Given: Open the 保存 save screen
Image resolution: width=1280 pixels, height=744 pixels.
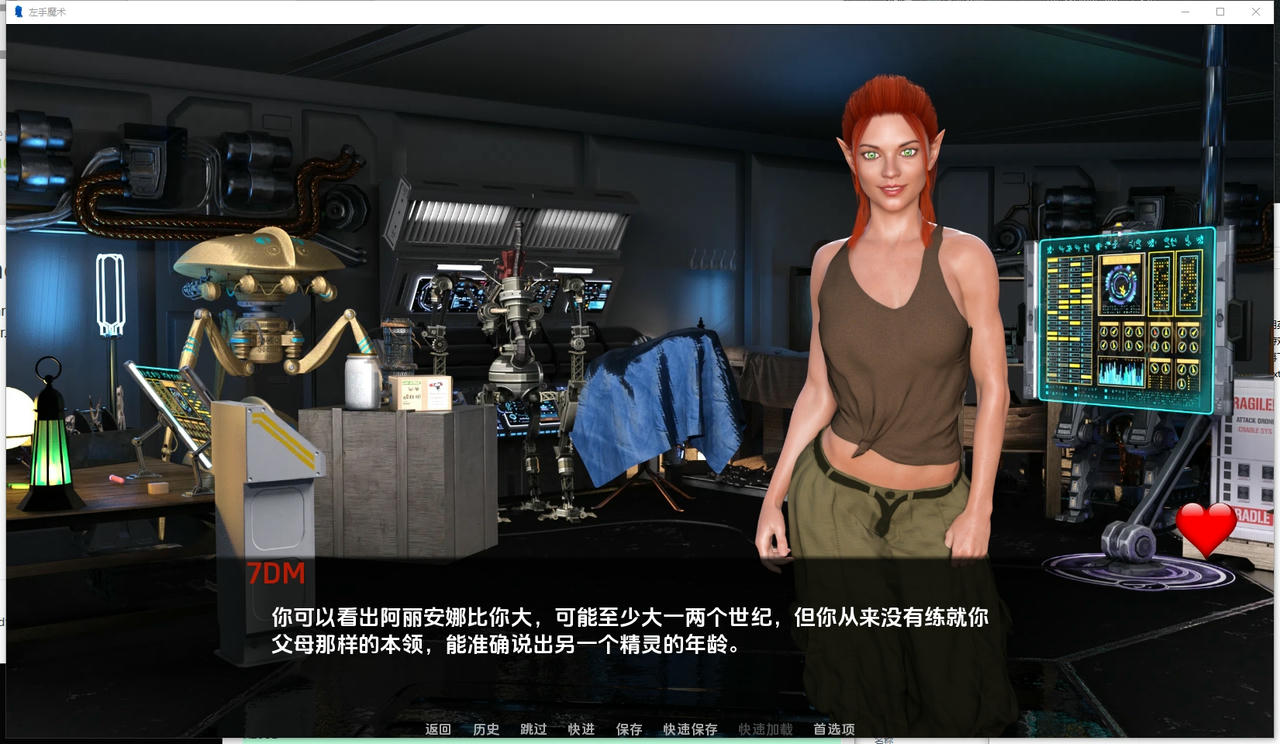Looking at the screenshot, I should pyautogui.click(x=629, y=730).
